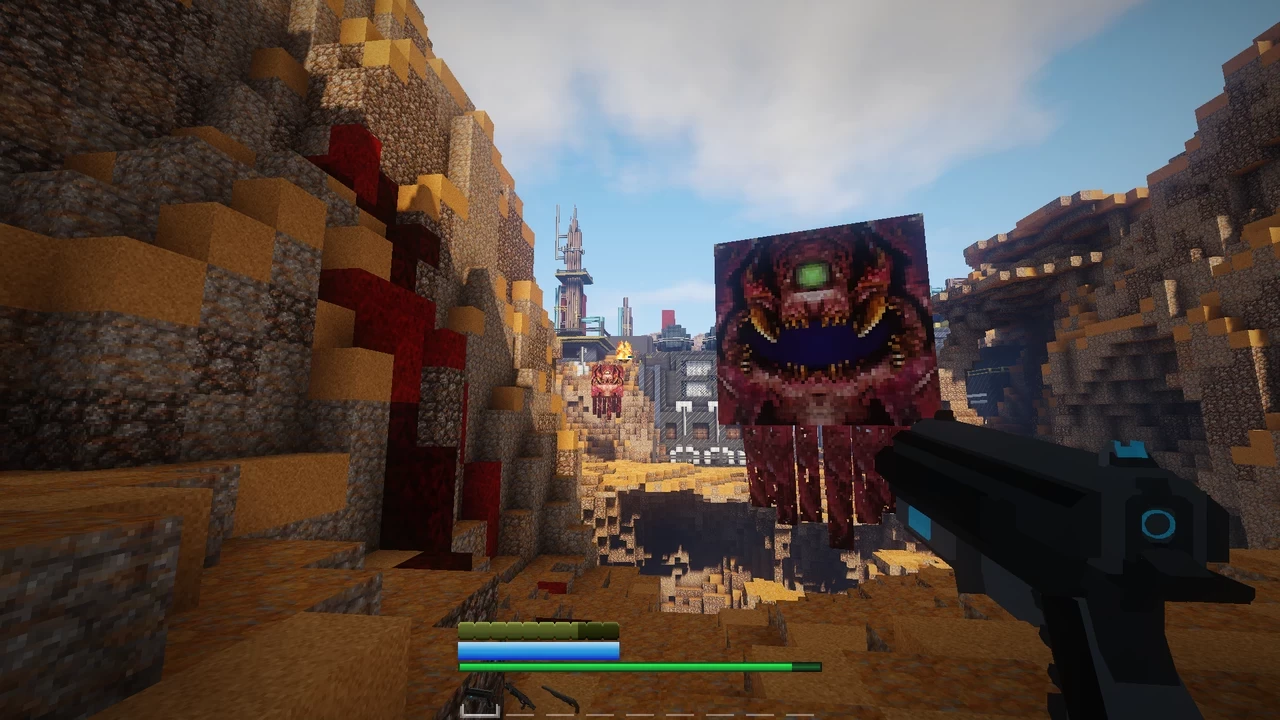Click the flame burning beside the distant demon

click(623, 350)
